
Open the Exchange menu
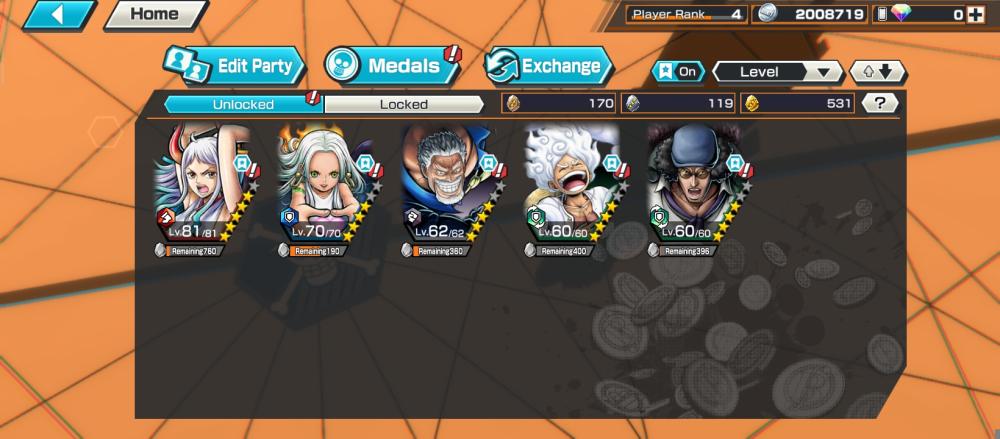(x=548, y=67)
